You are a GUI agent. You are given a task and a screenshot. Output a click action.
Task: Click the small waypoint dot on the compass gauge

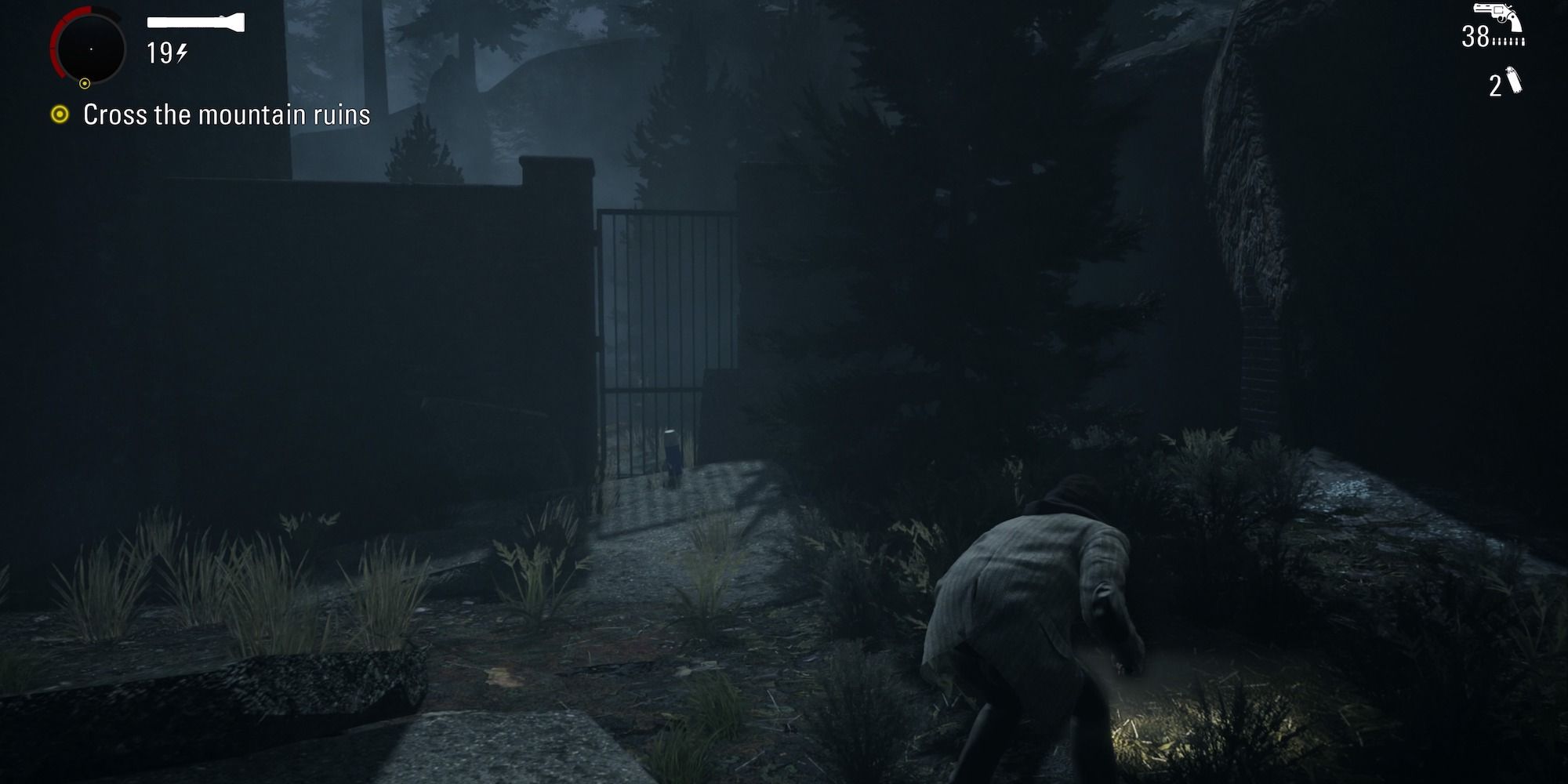click(85, 83)
